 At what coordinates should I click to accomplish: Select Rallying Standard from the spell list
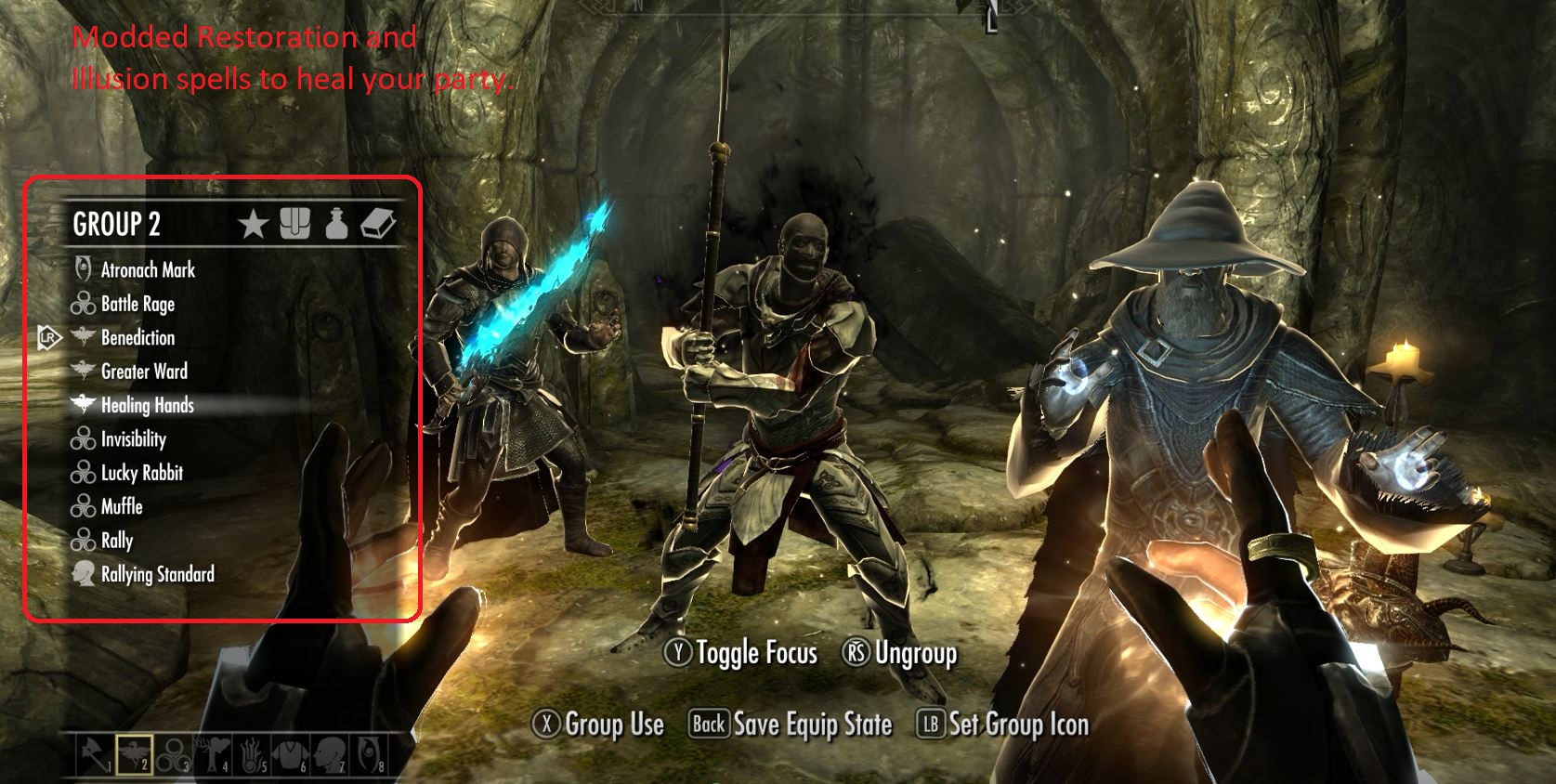point(157,574)
